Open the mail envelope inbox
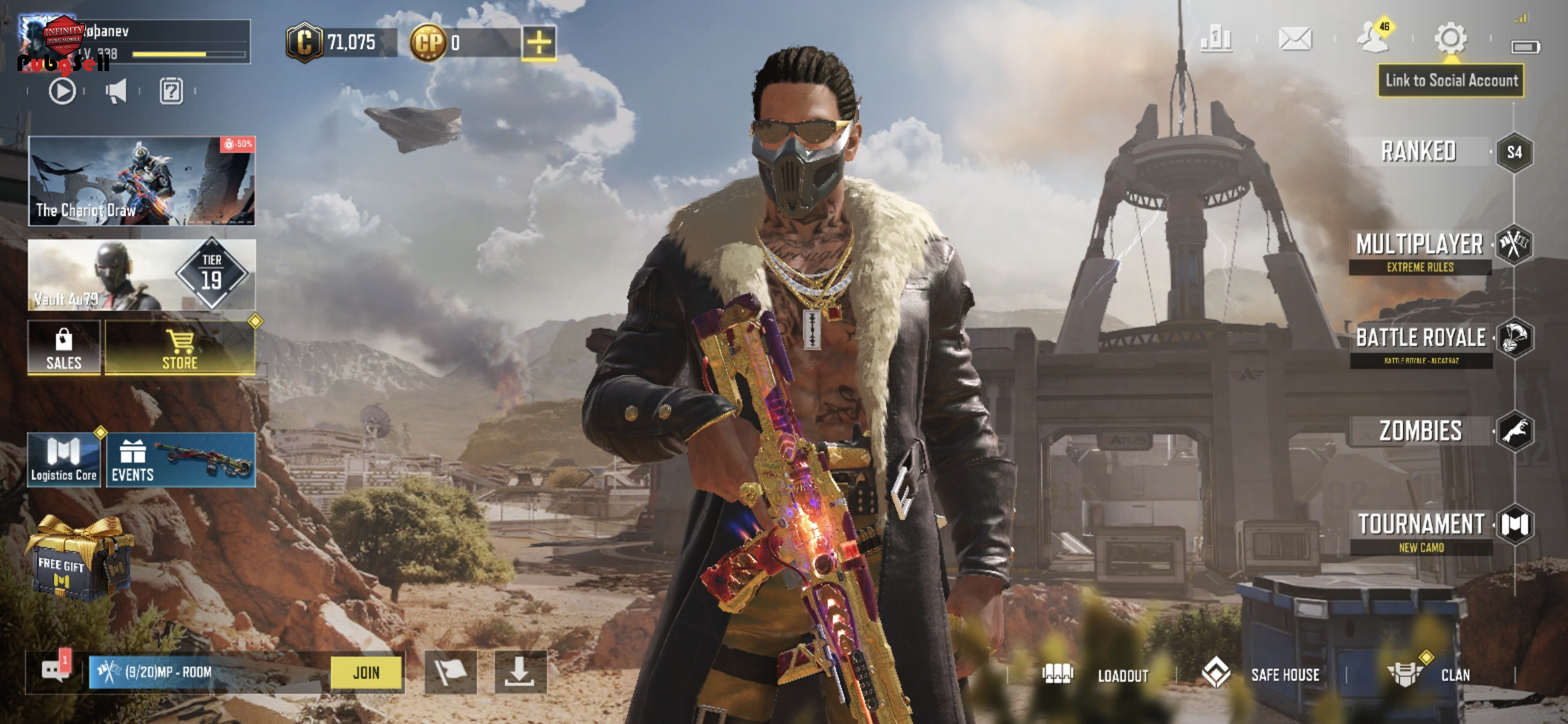Screen dimensions: 1568x724 pos(1295,39)
